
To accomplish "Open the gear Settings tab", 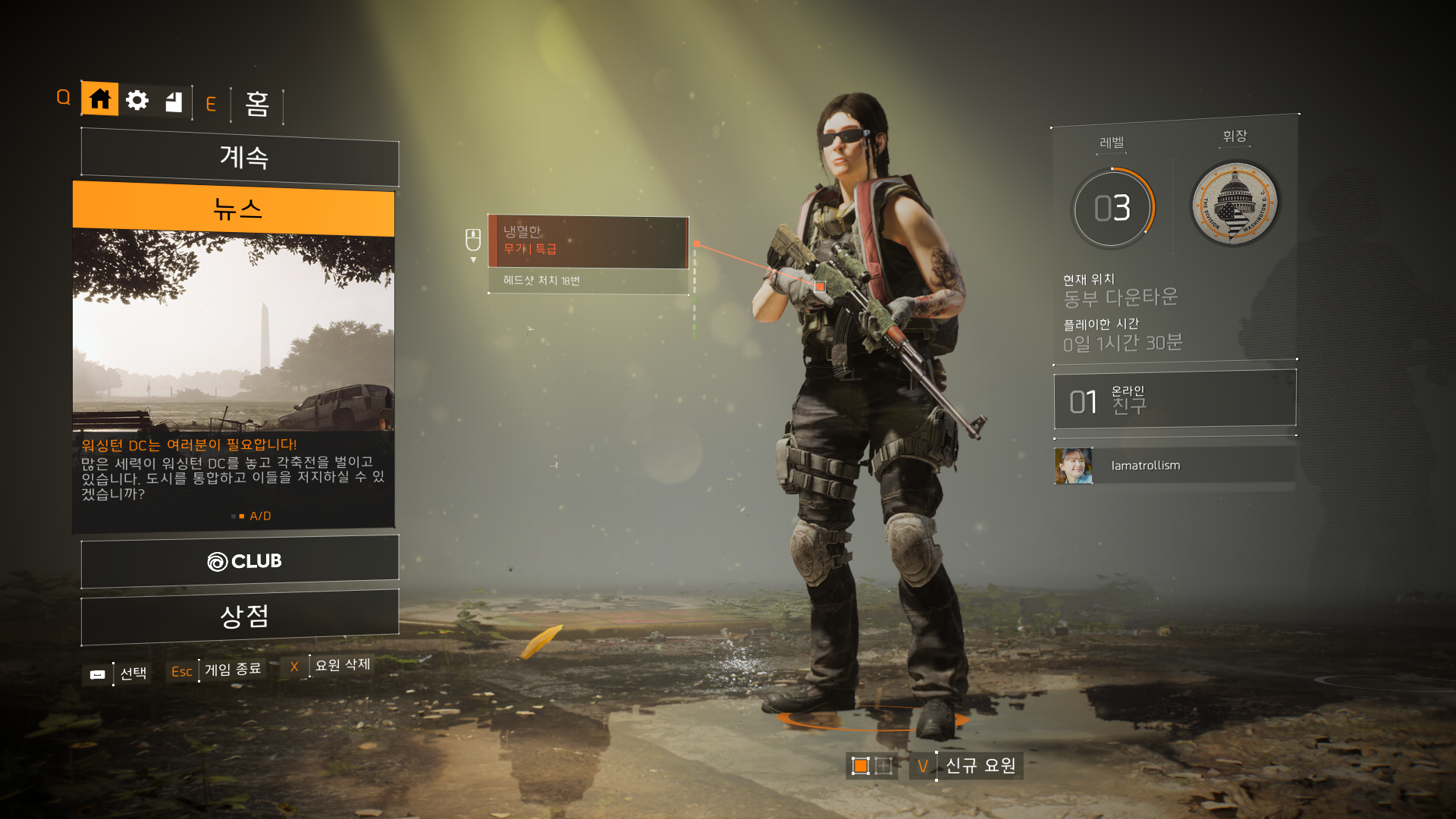I will [x=137, y=100].
